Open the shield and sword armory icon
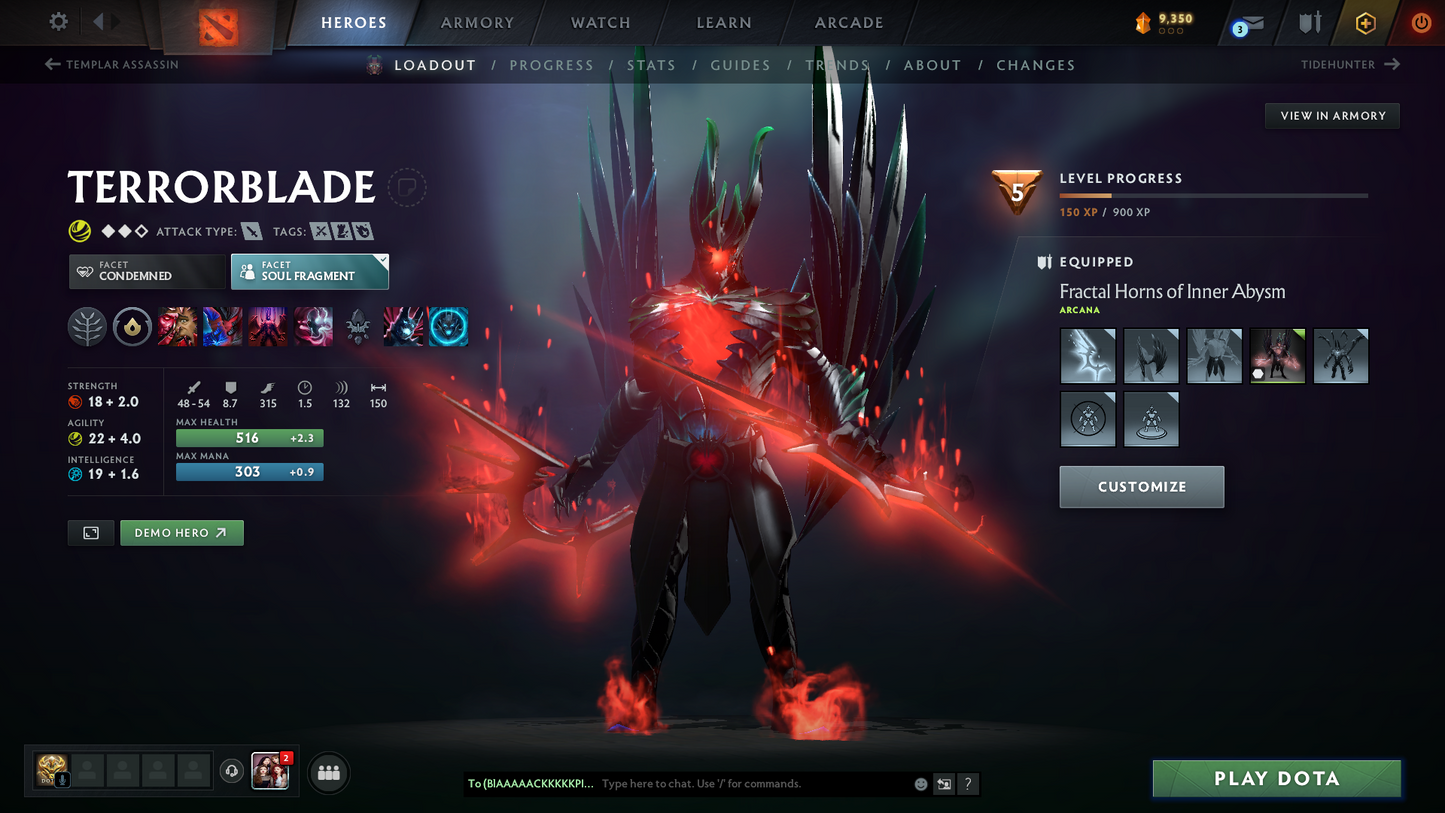Screen dimensions: 1445x813 click(x=1310, y=22)
